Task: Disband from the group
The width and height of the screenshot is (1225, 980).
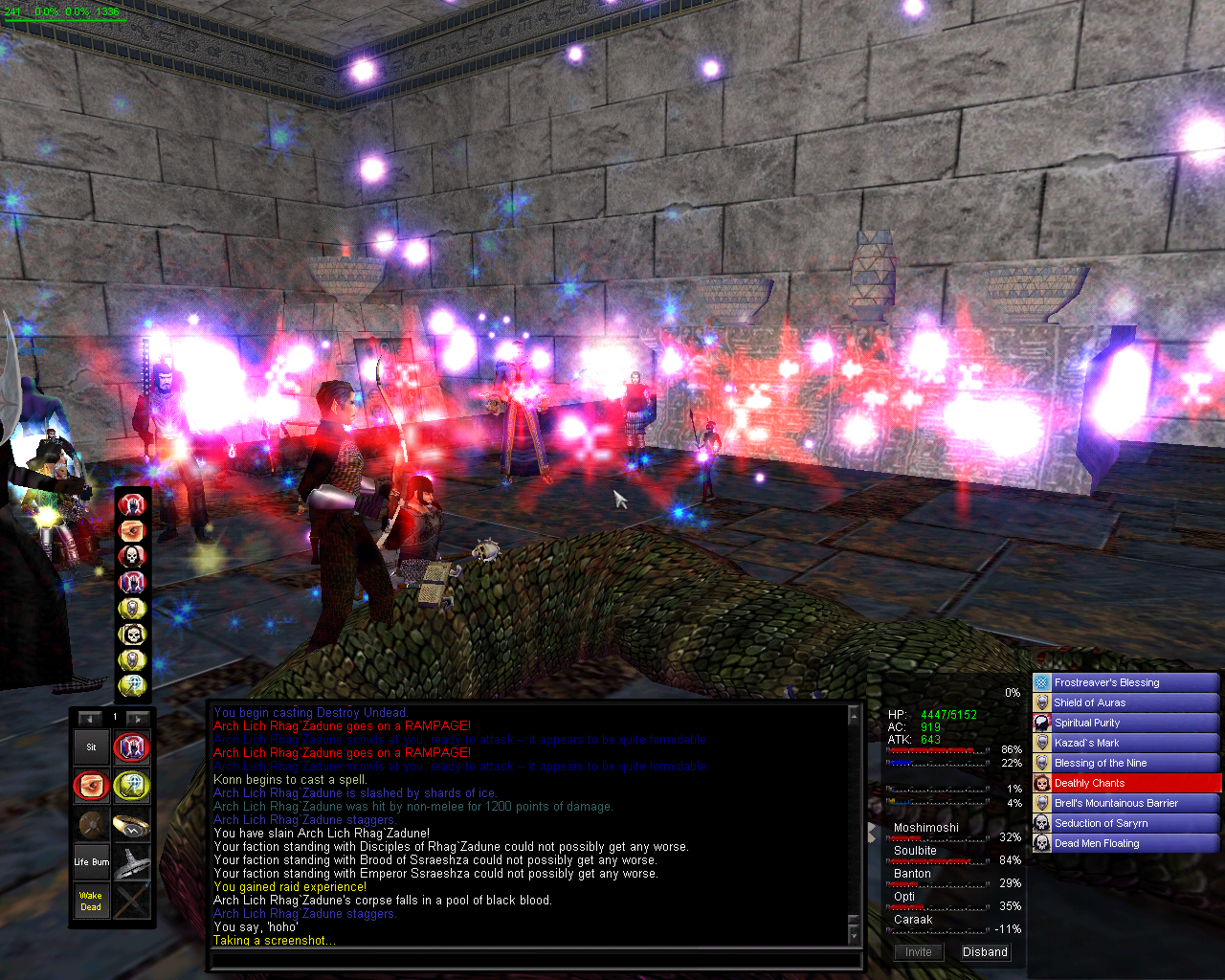Action: tap(985, 952)
